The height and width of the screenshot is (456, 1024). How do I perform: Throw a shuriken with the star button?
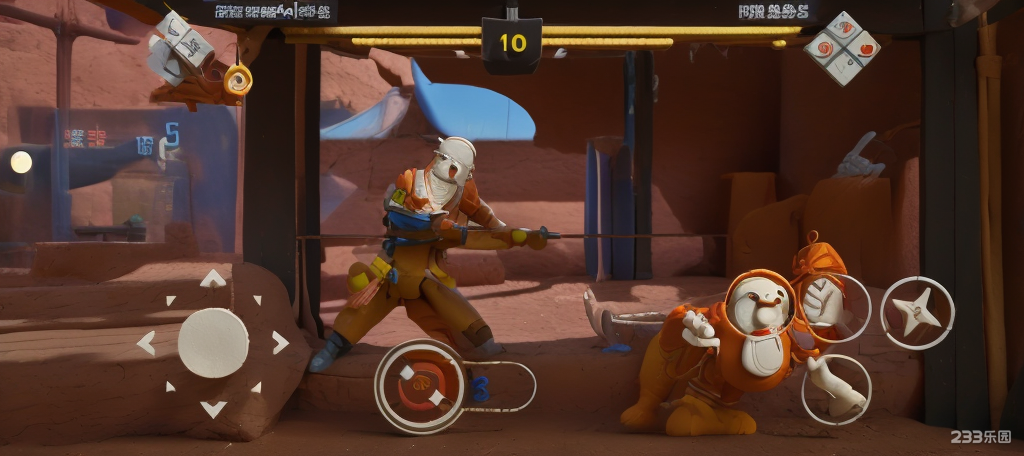tap(917, 313)
